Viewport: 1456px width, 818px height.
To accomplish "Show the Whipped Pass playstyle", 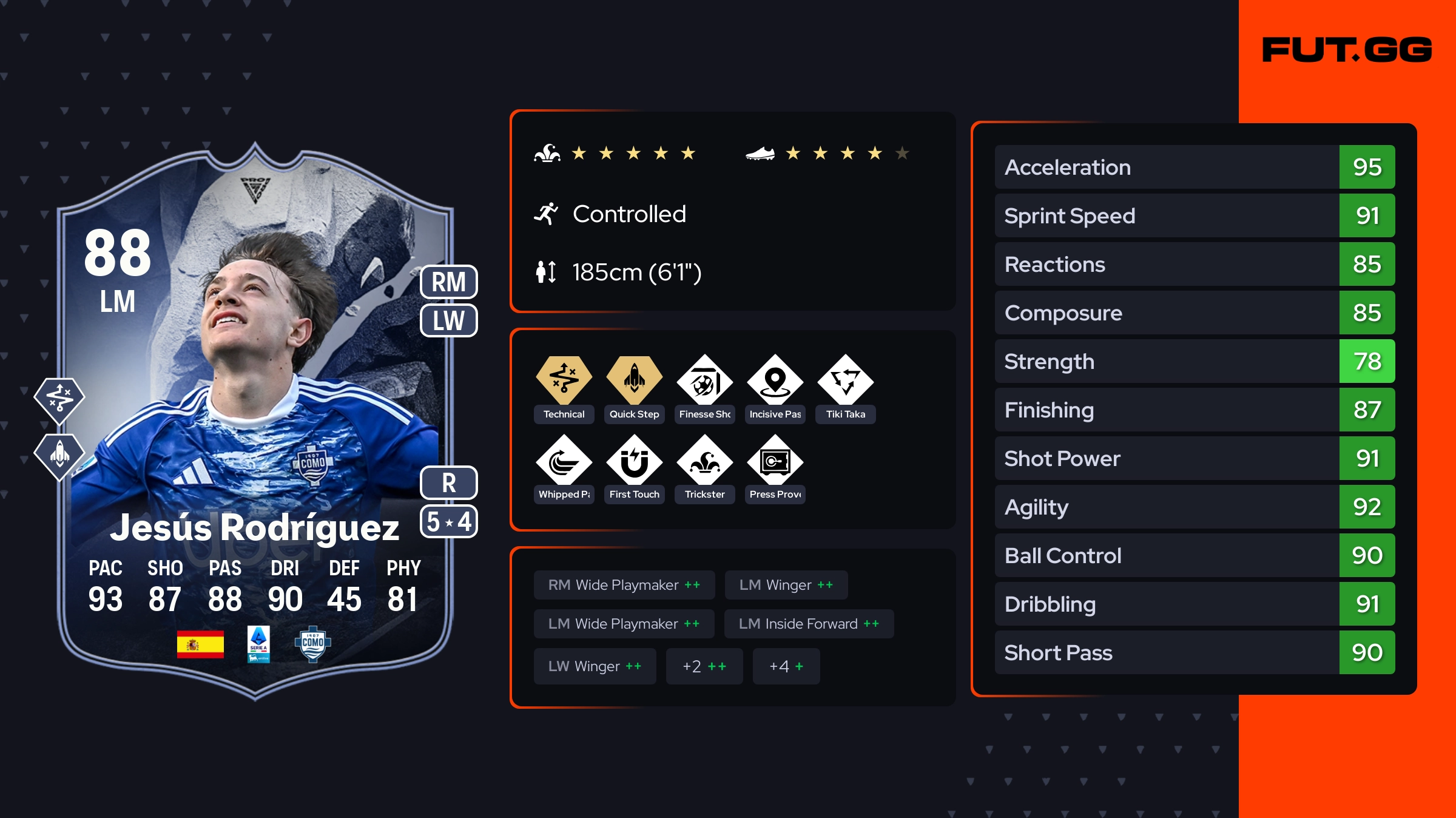I will coord(564,462).
